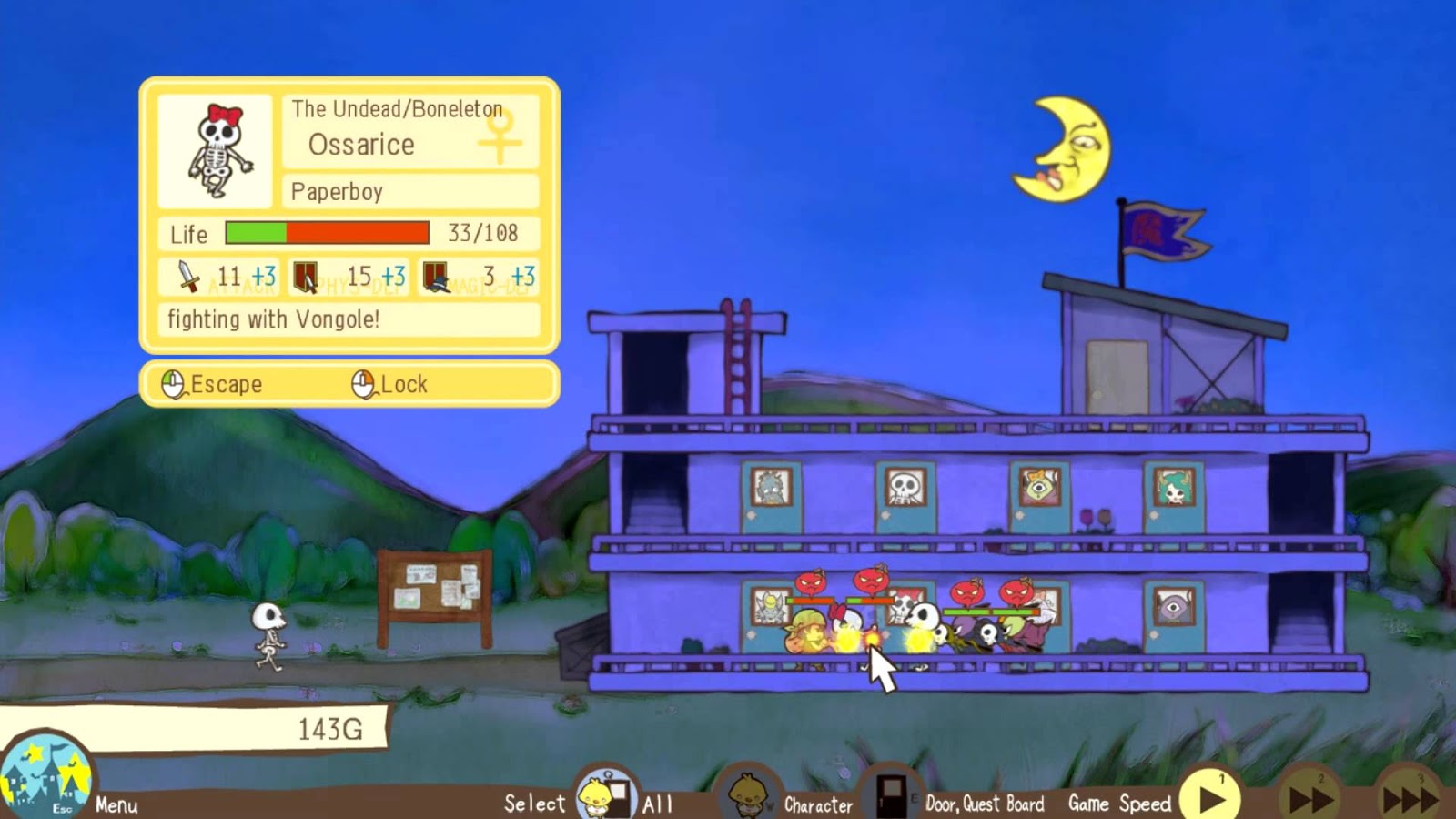Select the Character chick icon
Screen dimensions: 1456x819
click(x=747, y=795)
